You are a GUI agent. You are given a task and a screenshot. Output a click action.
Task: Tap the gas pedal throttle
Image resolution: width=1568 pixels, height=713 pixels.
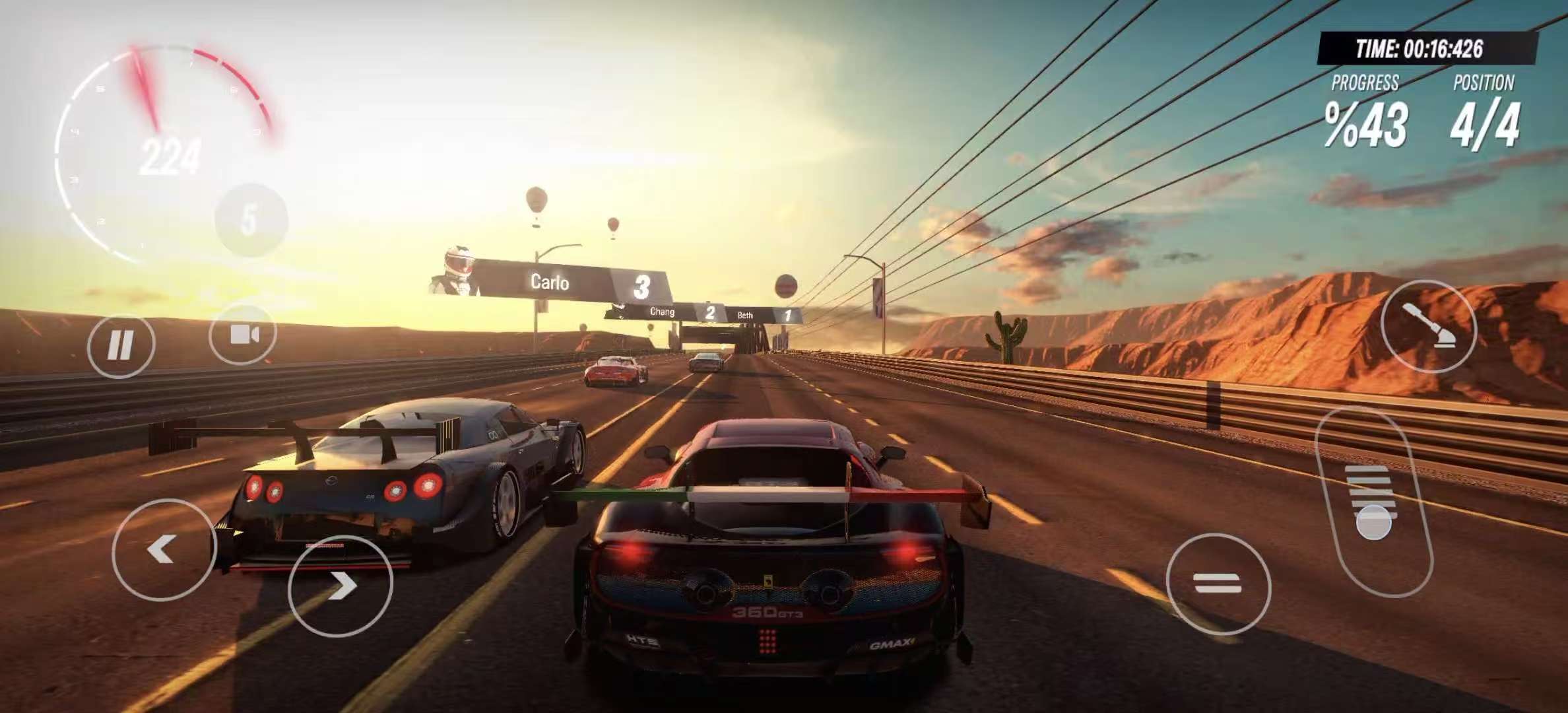(x=1373, y=503)
